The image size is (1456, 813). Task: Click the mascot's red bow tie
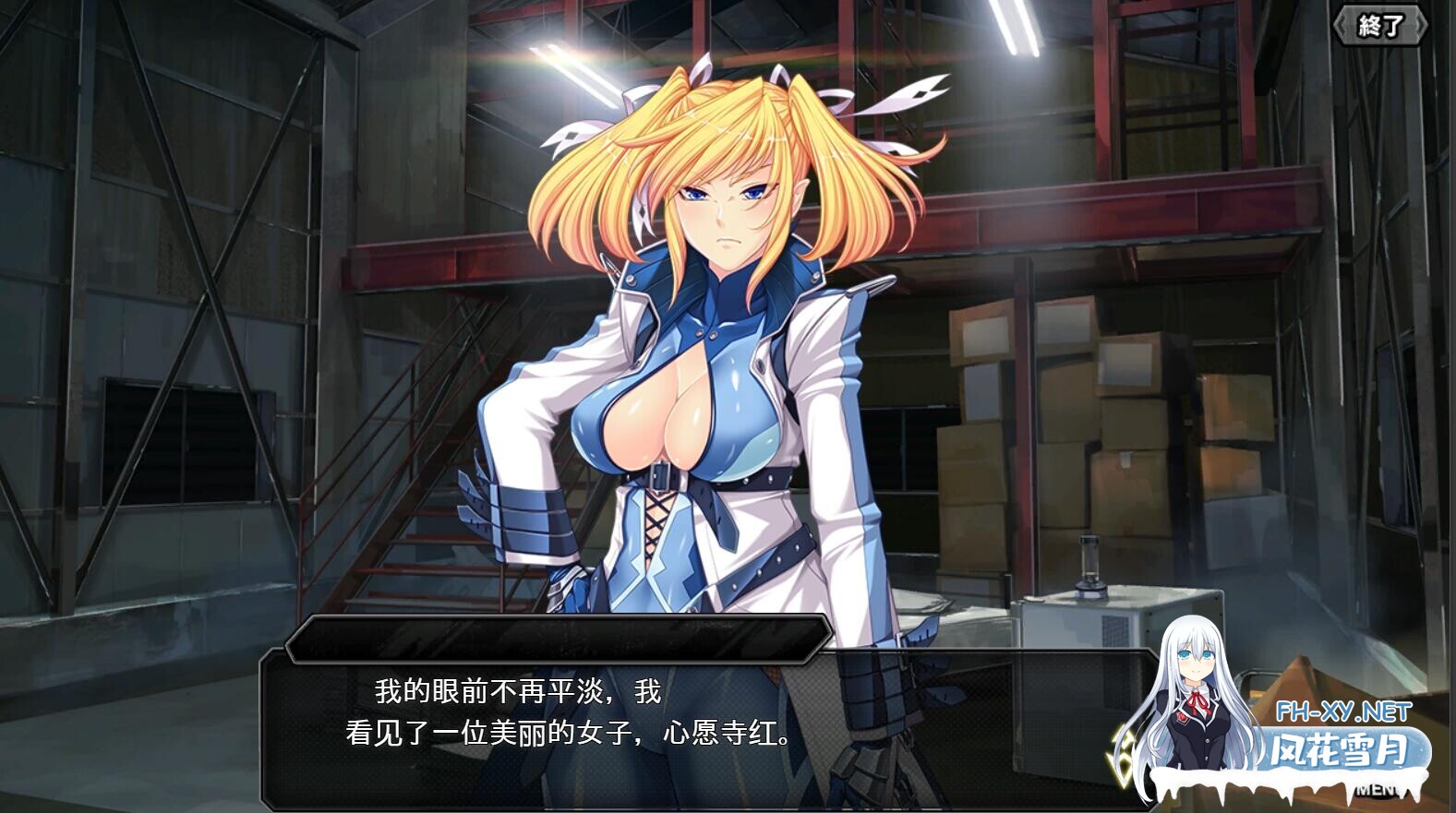[x=1198, y=701]
